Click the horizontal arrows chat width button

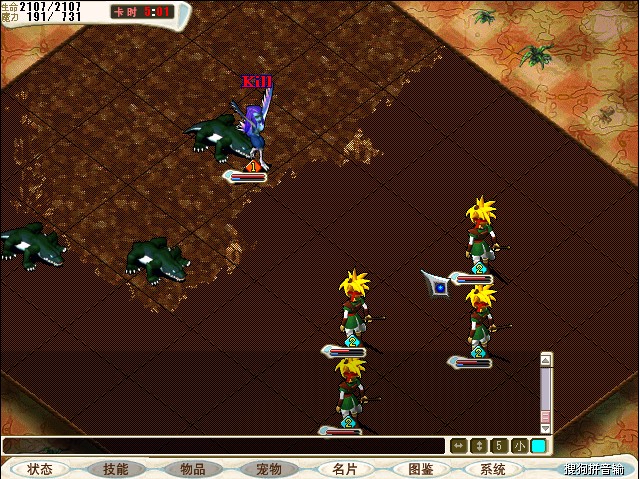pos(459,446)
